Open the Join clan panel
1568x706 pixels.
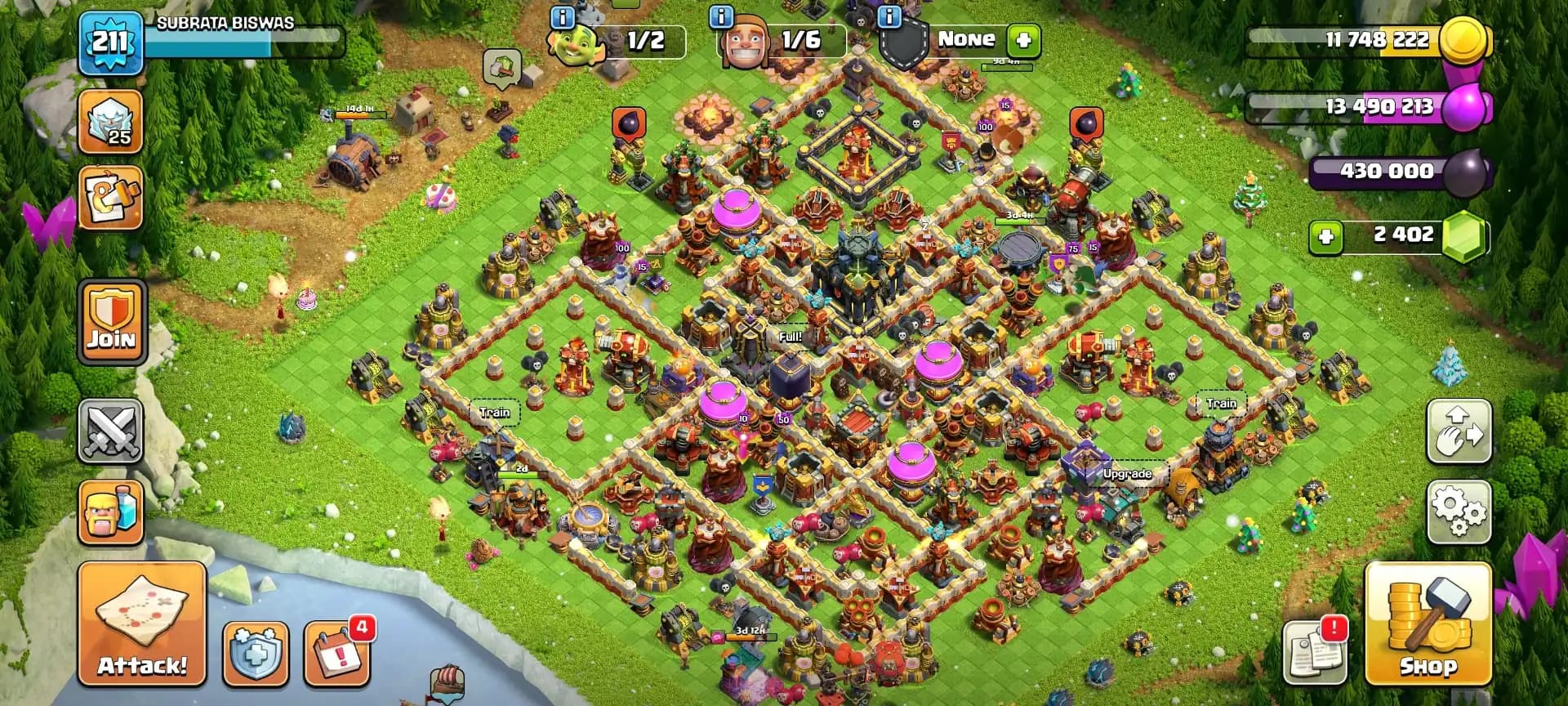pos(112,321)
